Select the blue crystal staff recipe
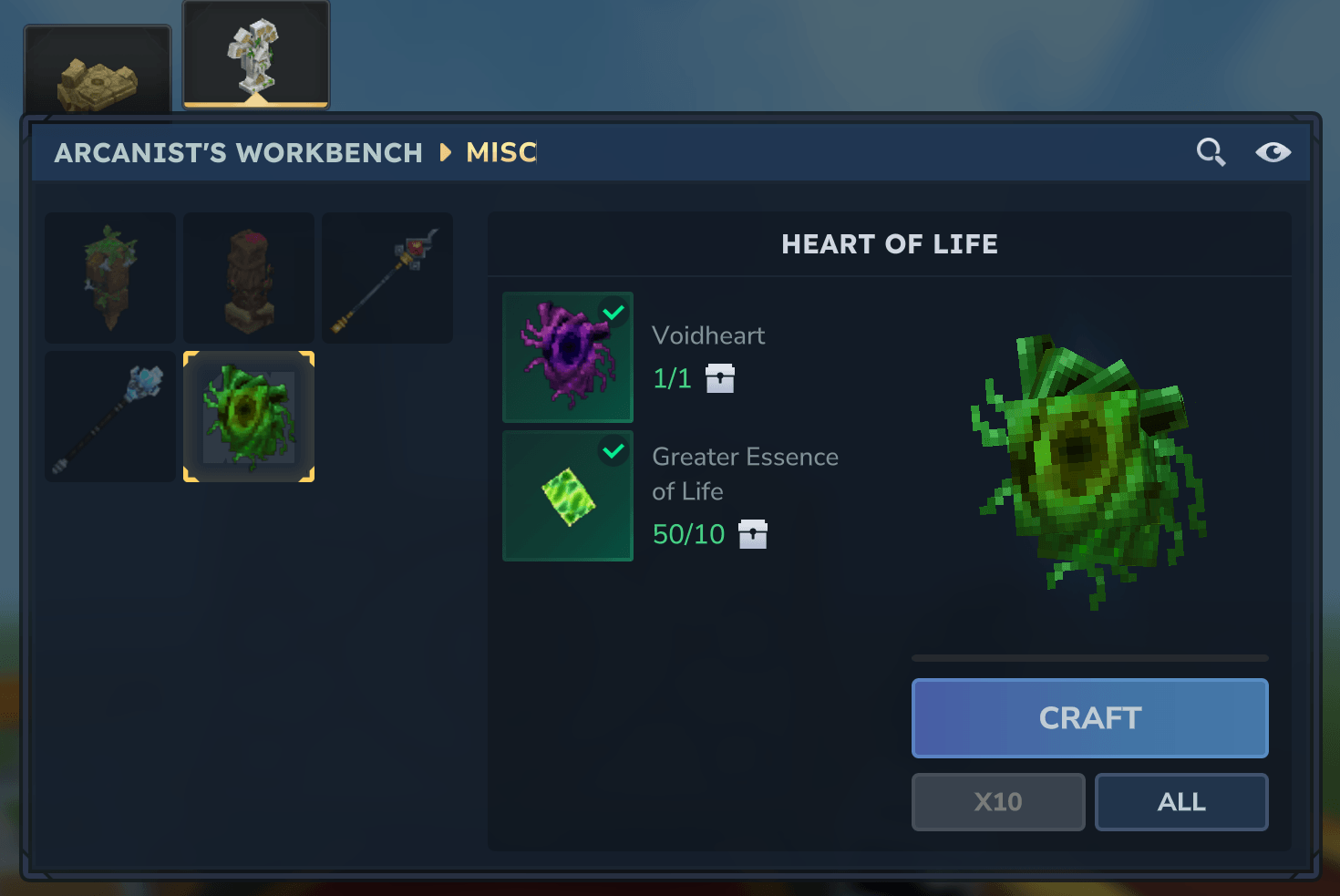The image size is (1340, 896). click(110, 417)
